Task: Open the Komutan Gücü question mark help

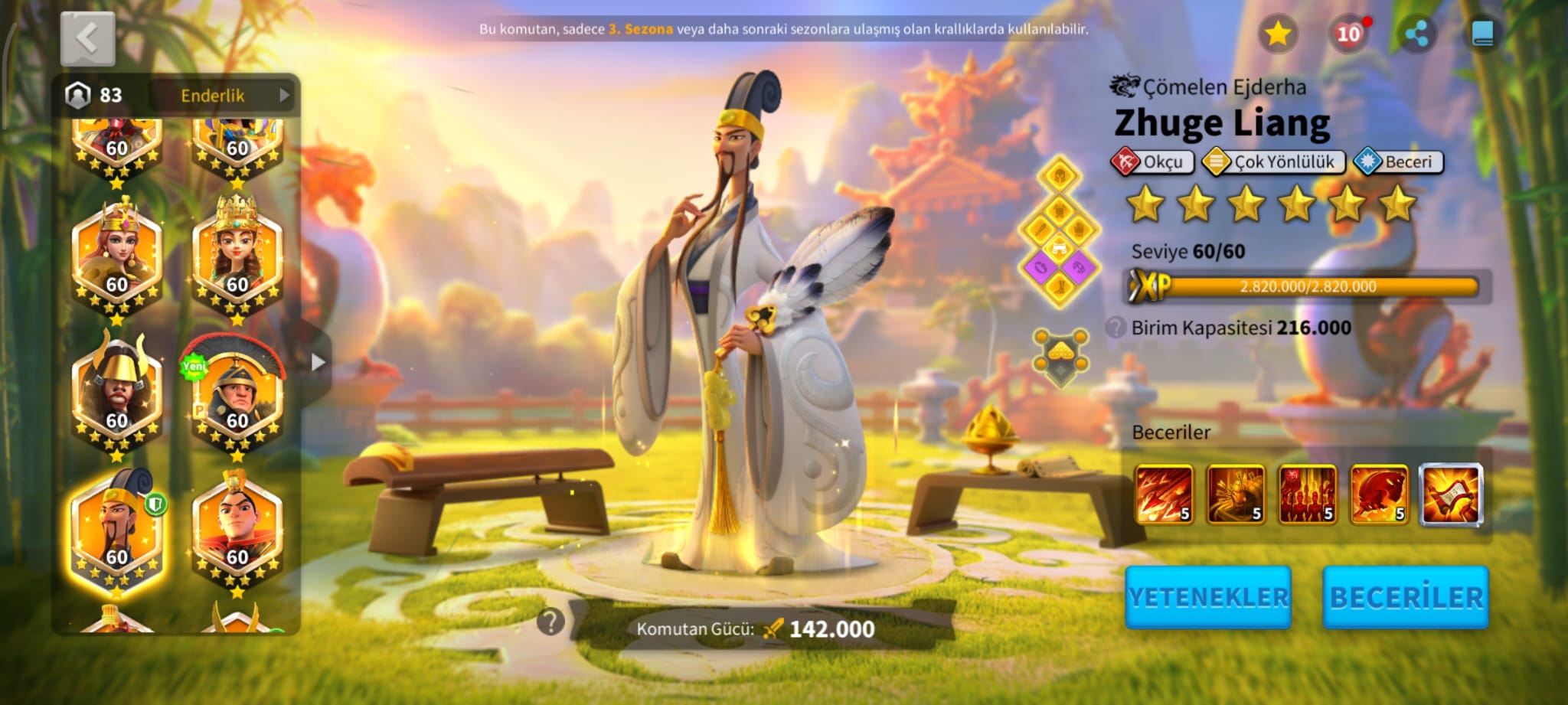Action: pos(550,622)
